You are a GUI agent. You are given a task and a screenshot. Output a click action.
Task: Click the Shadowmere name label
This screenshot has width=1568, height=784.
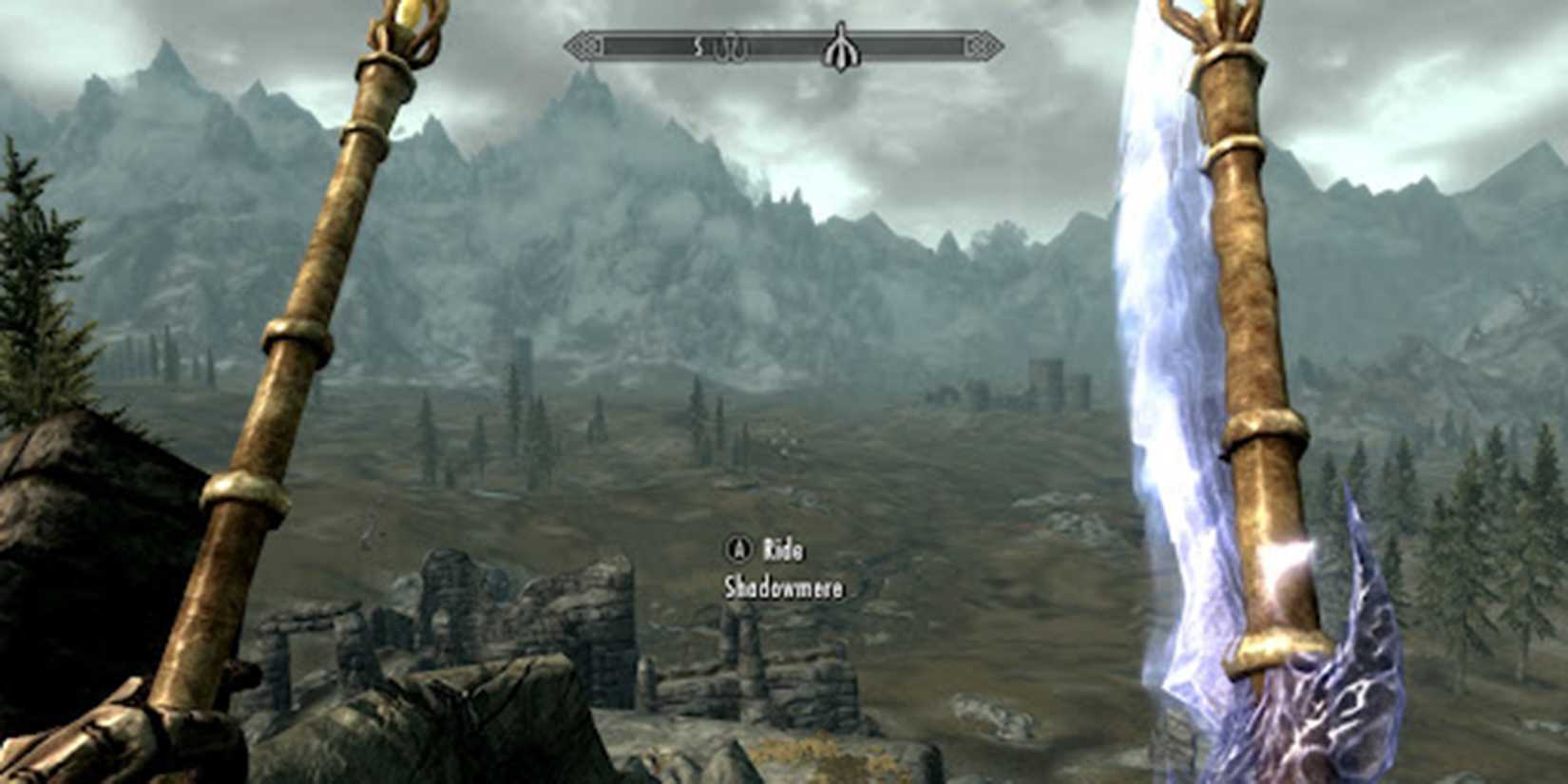(x=783, y=588)
